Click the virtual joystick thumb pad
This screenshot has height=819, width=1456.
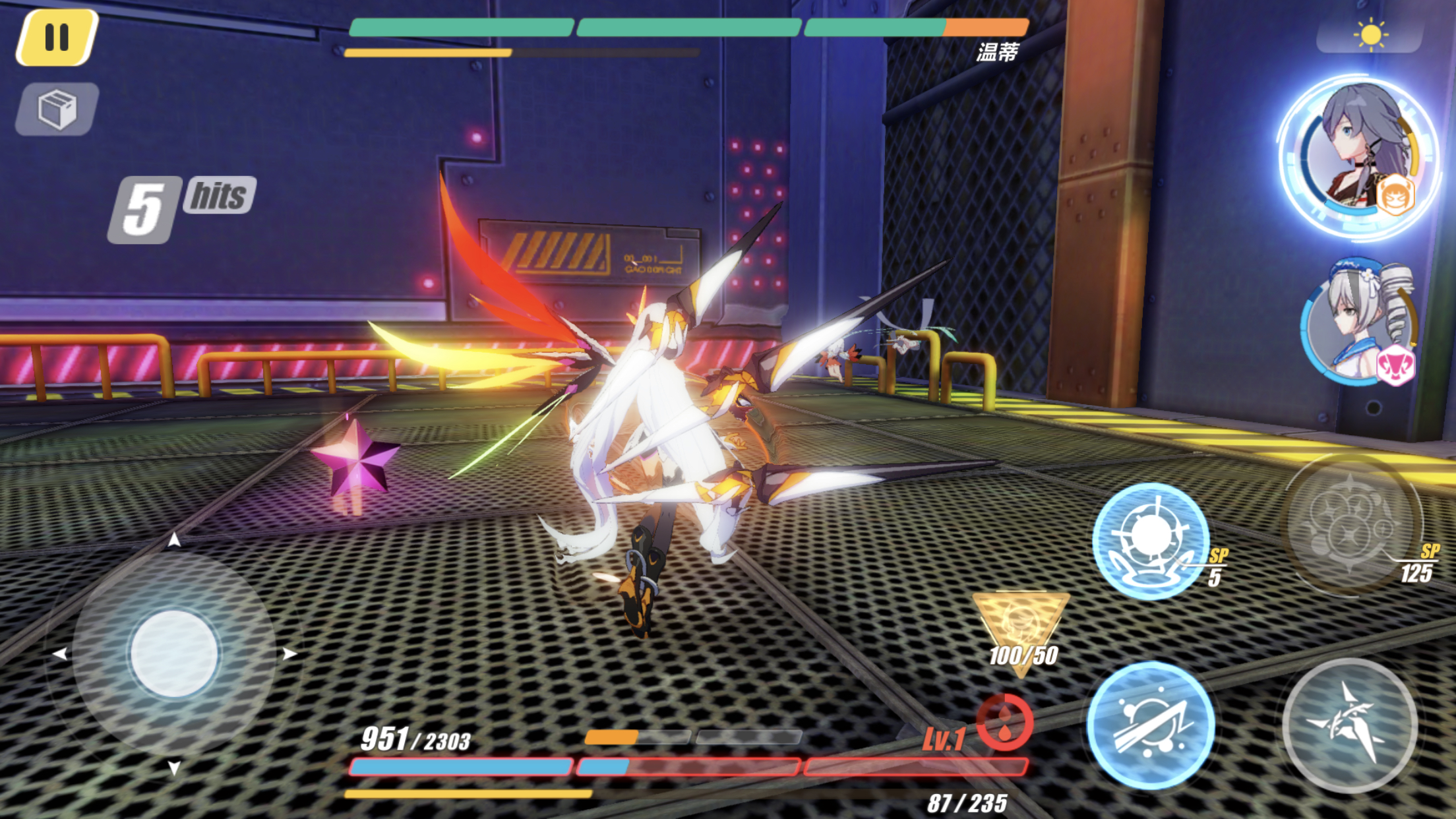coord(175,653)
